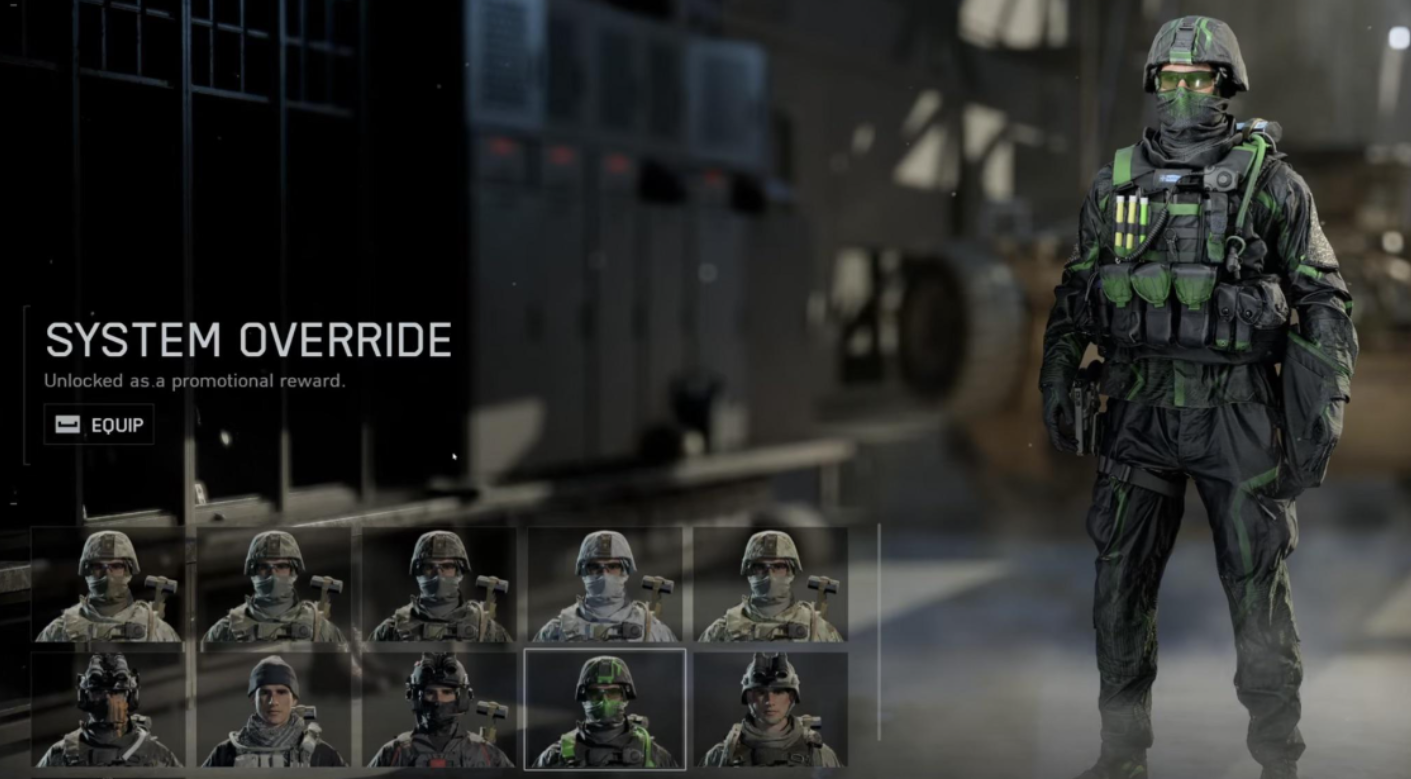Select the first desert camo skin in top row

click(x=110, y=590)
